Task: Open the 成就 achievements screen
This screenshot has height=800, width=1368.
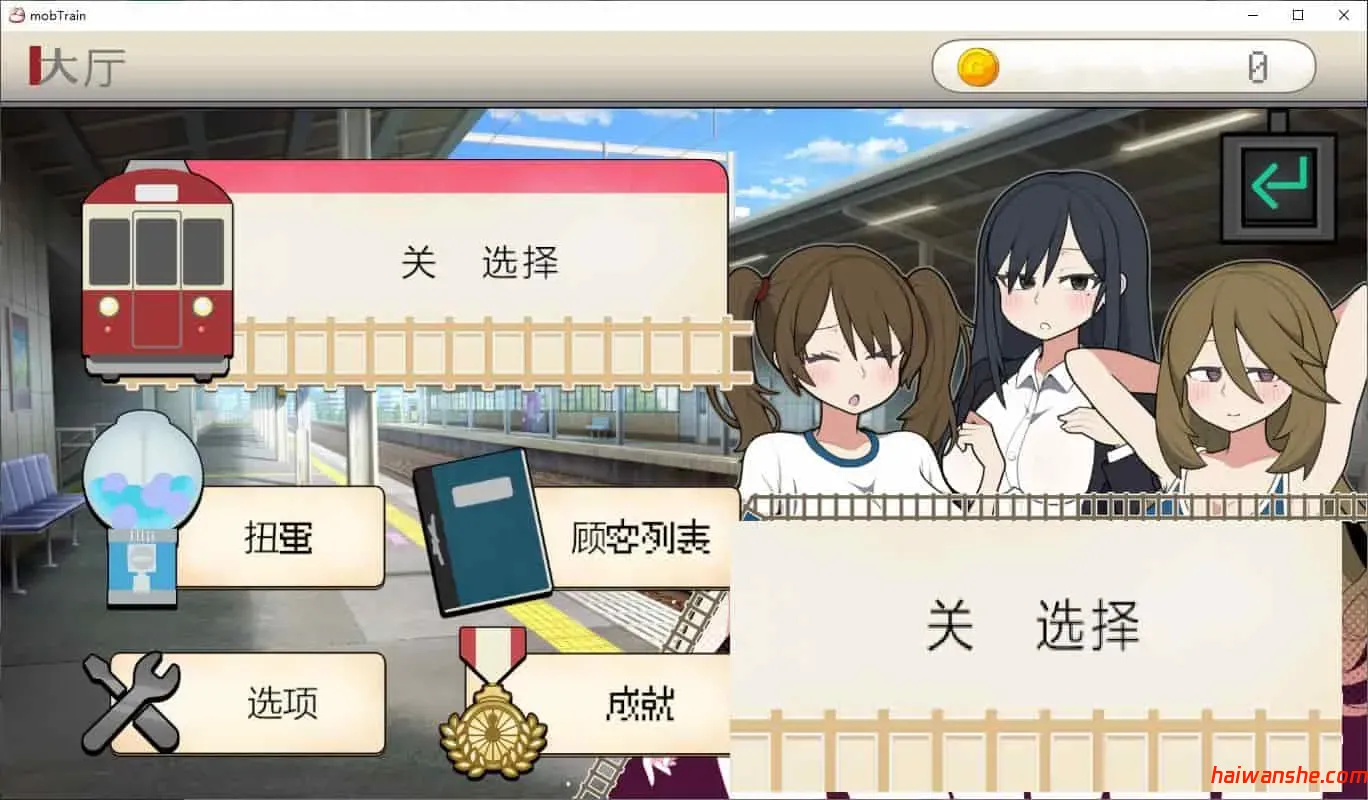Action: (640, 705)
